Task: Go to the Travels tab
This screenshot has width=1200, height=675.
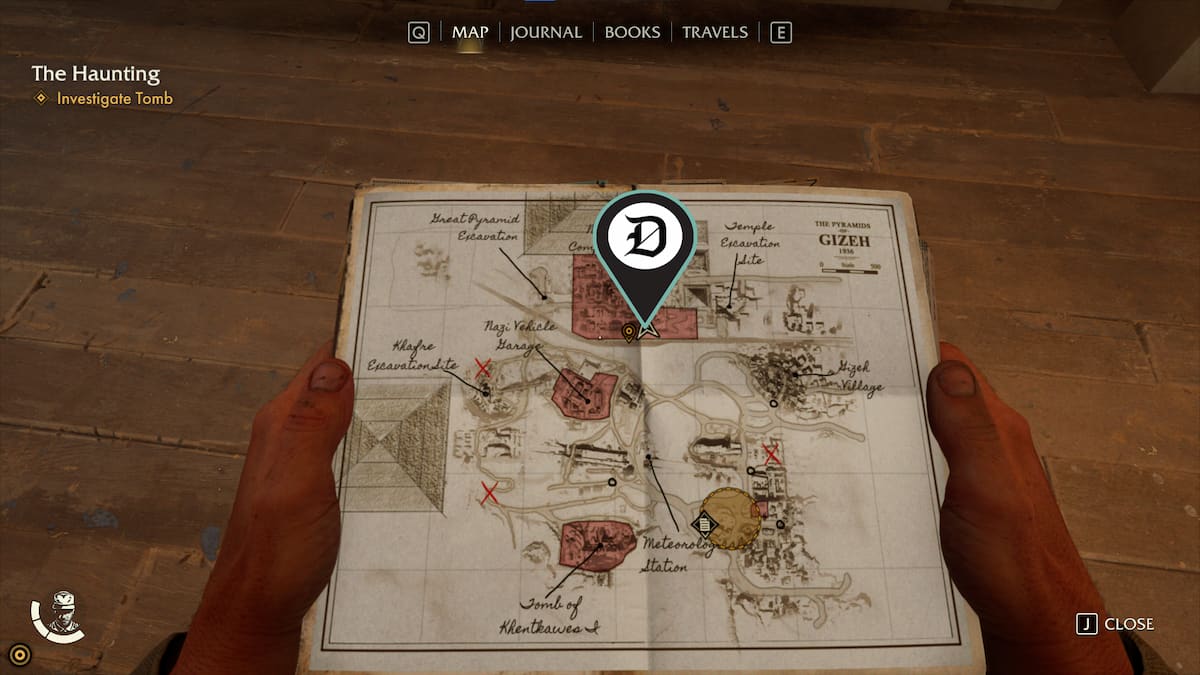Action: pos(715,32)
